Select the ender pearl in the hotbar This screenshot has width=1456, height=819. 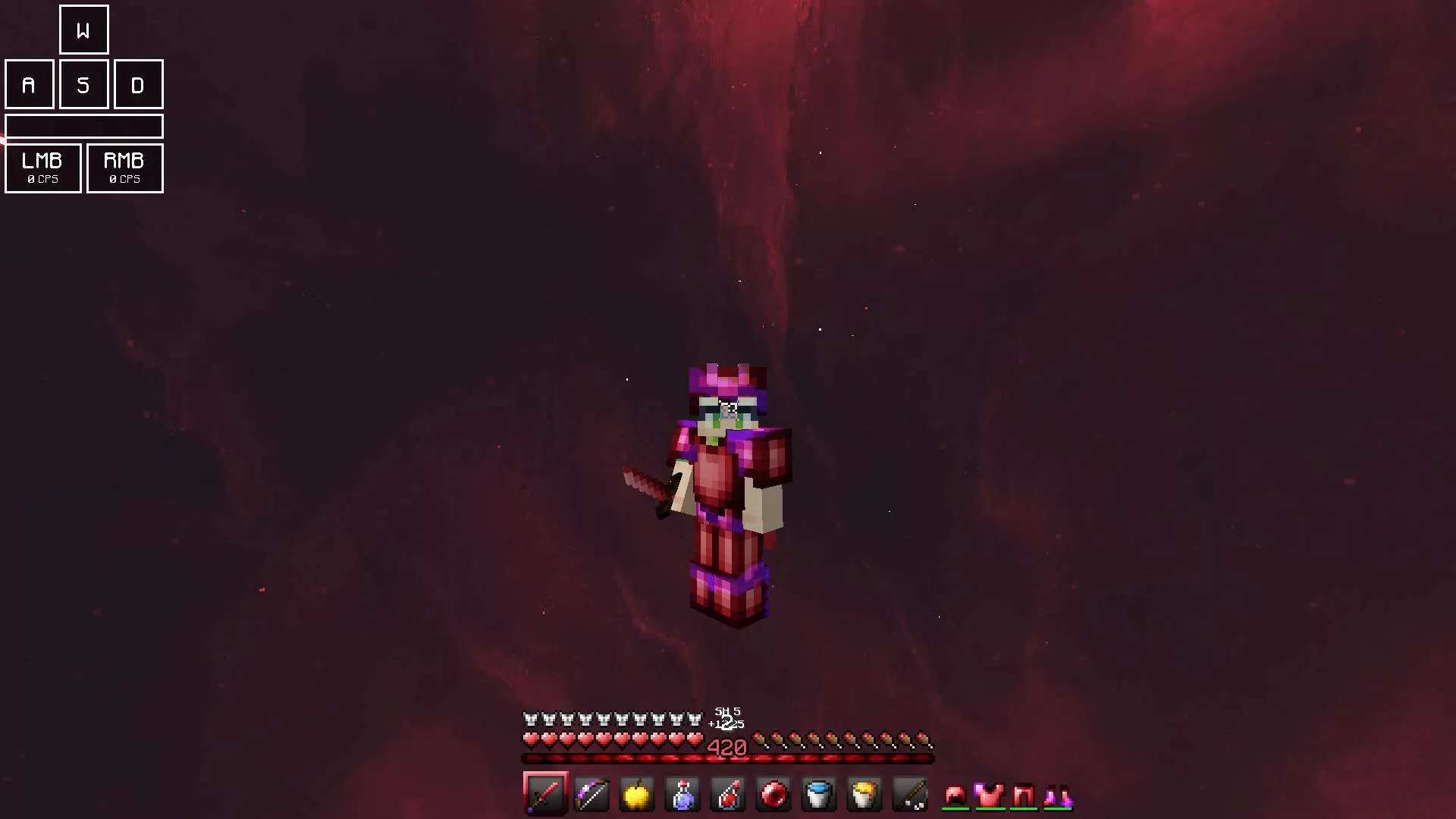point(773,795)
